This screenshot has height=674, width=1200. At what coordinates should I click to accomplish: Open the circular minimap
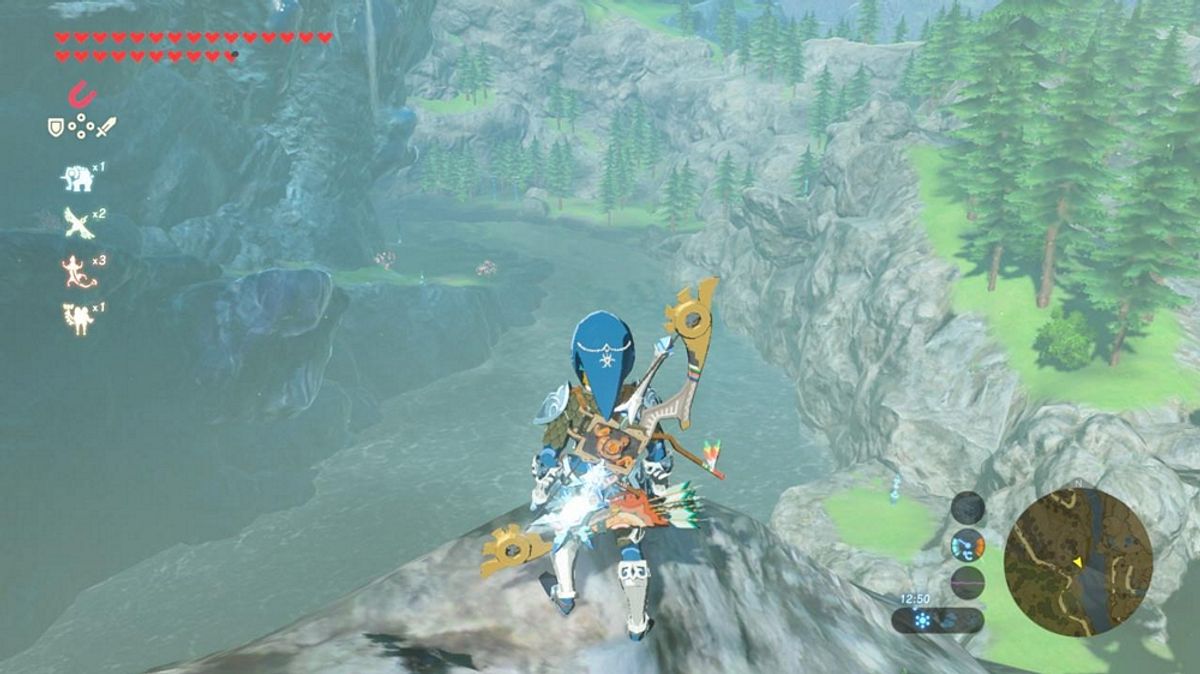point(1078,562)
